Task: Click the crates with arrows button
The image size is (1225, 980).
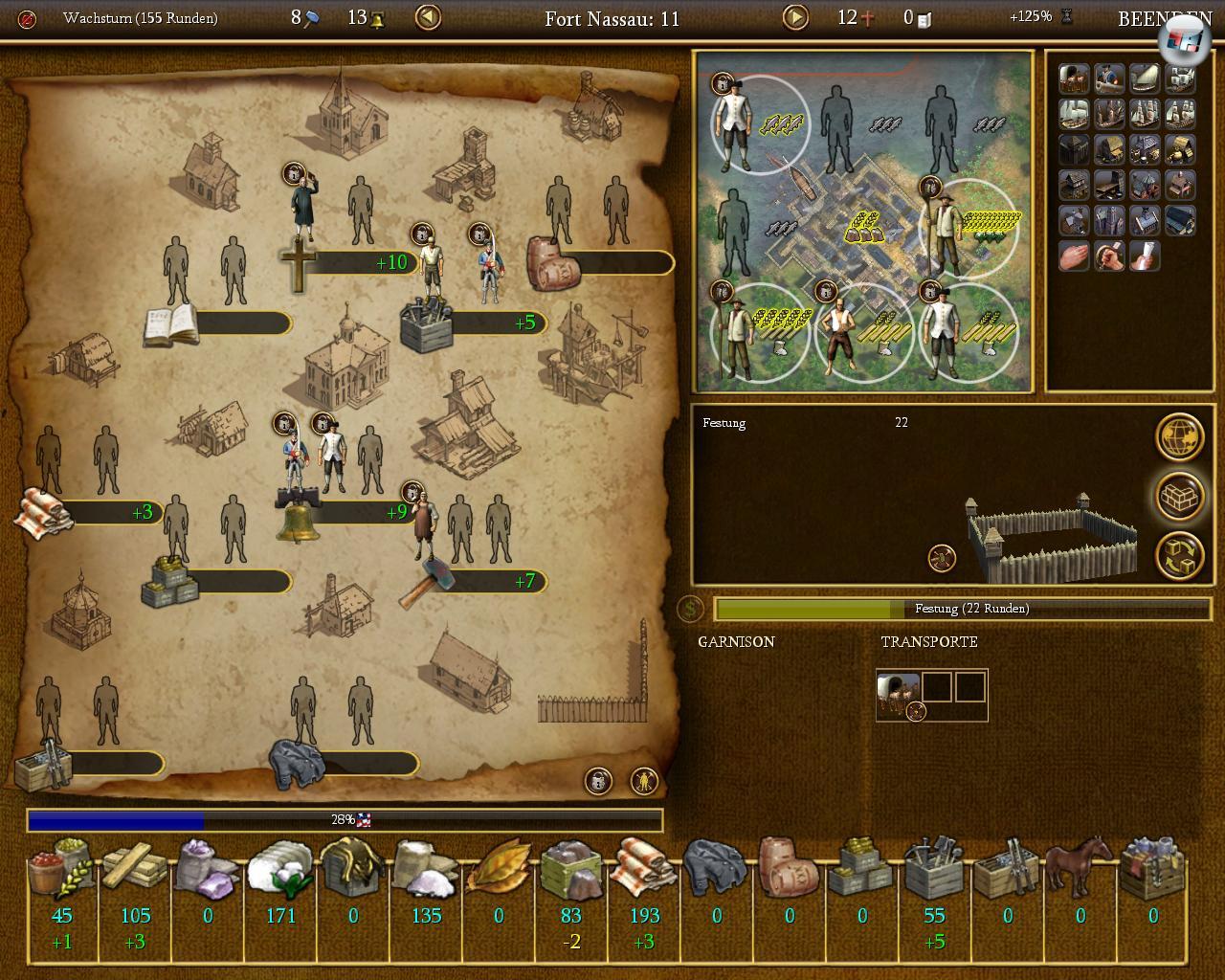Action: (1179, 555)
